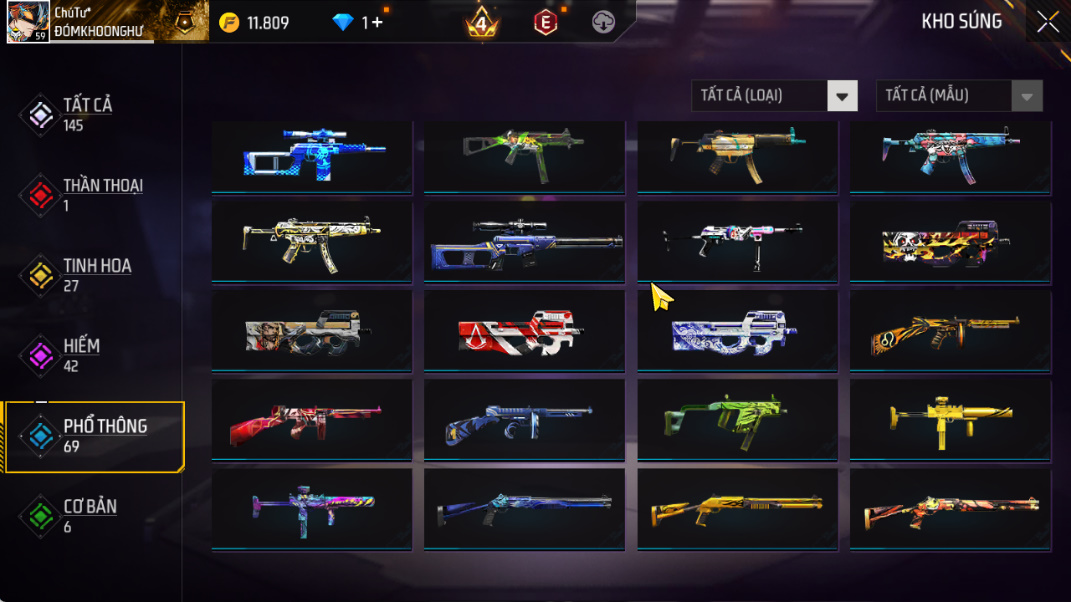Open the player profile avatar

tap(28, 22)
